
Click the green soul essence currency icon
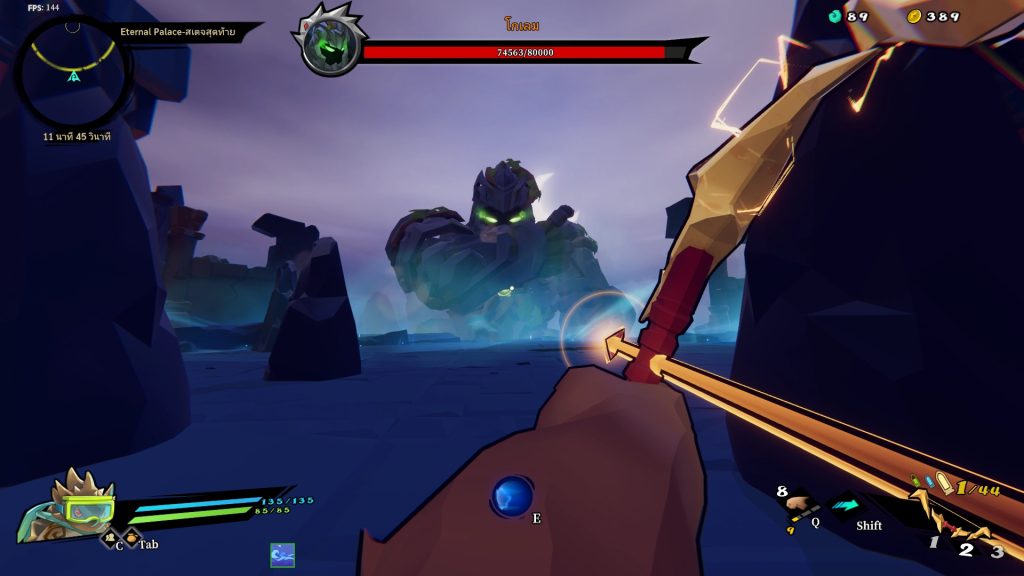click(835, 16)
